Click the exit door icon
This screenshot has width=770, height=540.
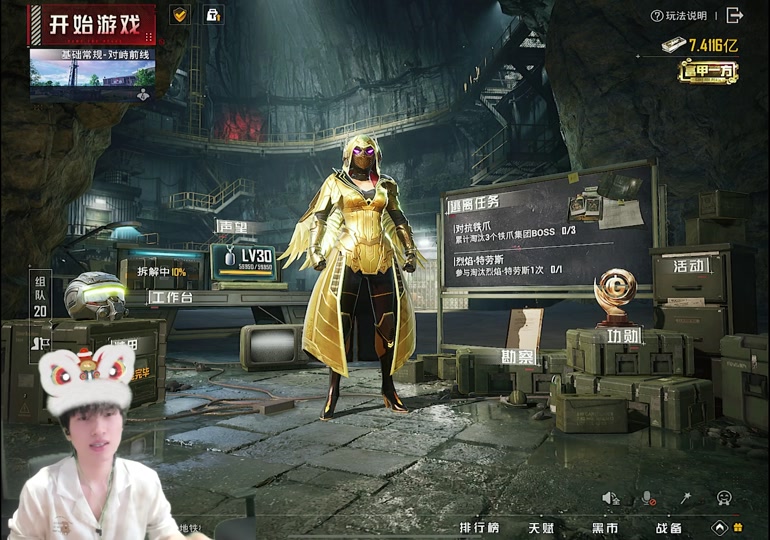pos(735,15)
